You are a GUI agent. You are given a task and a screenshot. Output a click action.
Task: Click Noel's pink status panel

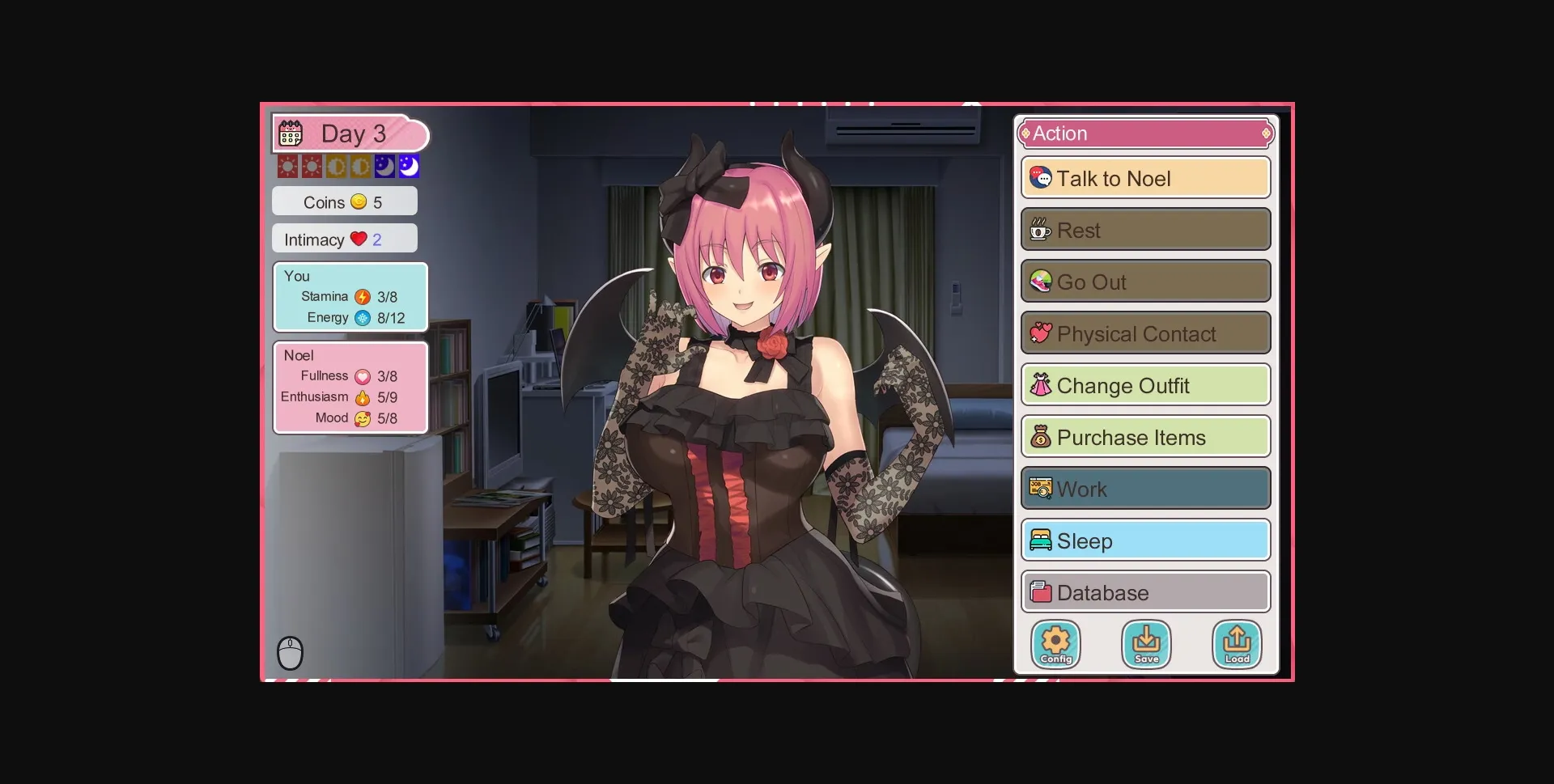pyautogui.click(x=350, y=387)
